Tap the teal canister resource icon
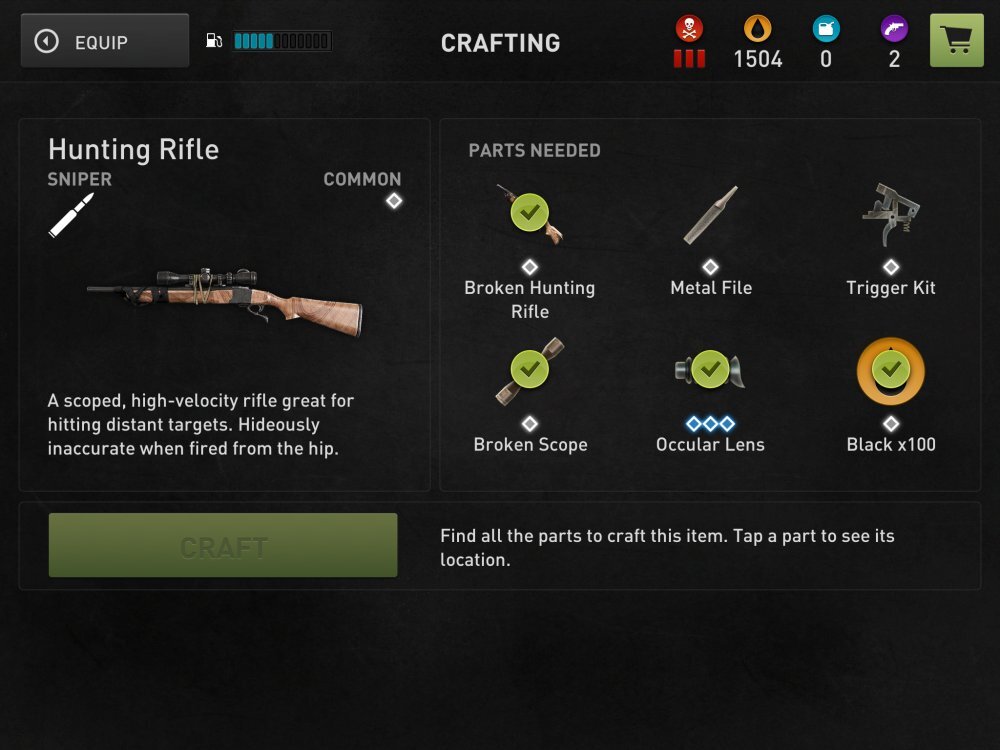 826,29
